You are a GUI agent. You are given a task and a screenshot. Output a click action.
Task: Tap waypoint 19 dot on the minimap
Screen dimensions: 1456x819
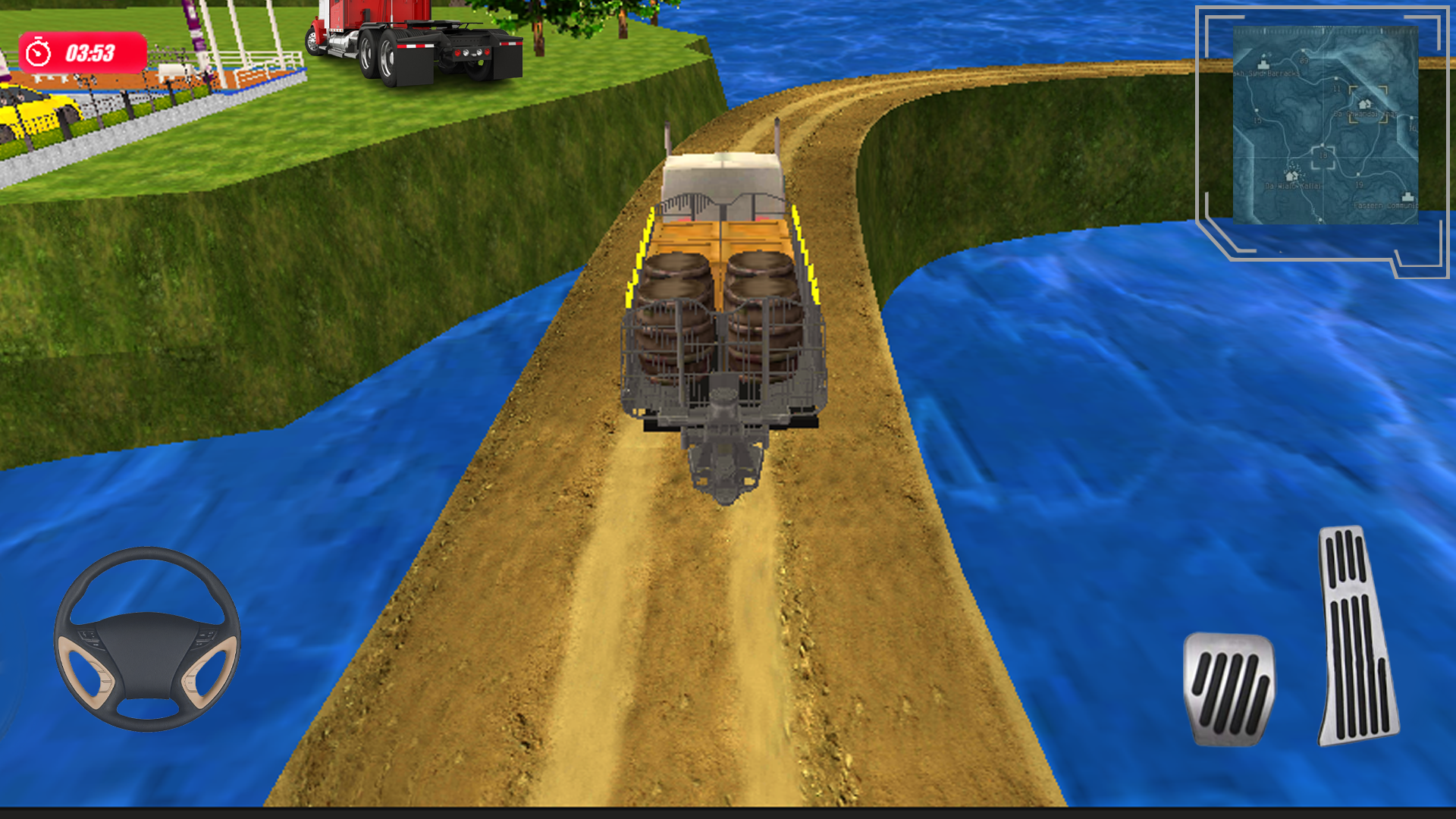click(x=1357, y=174)
